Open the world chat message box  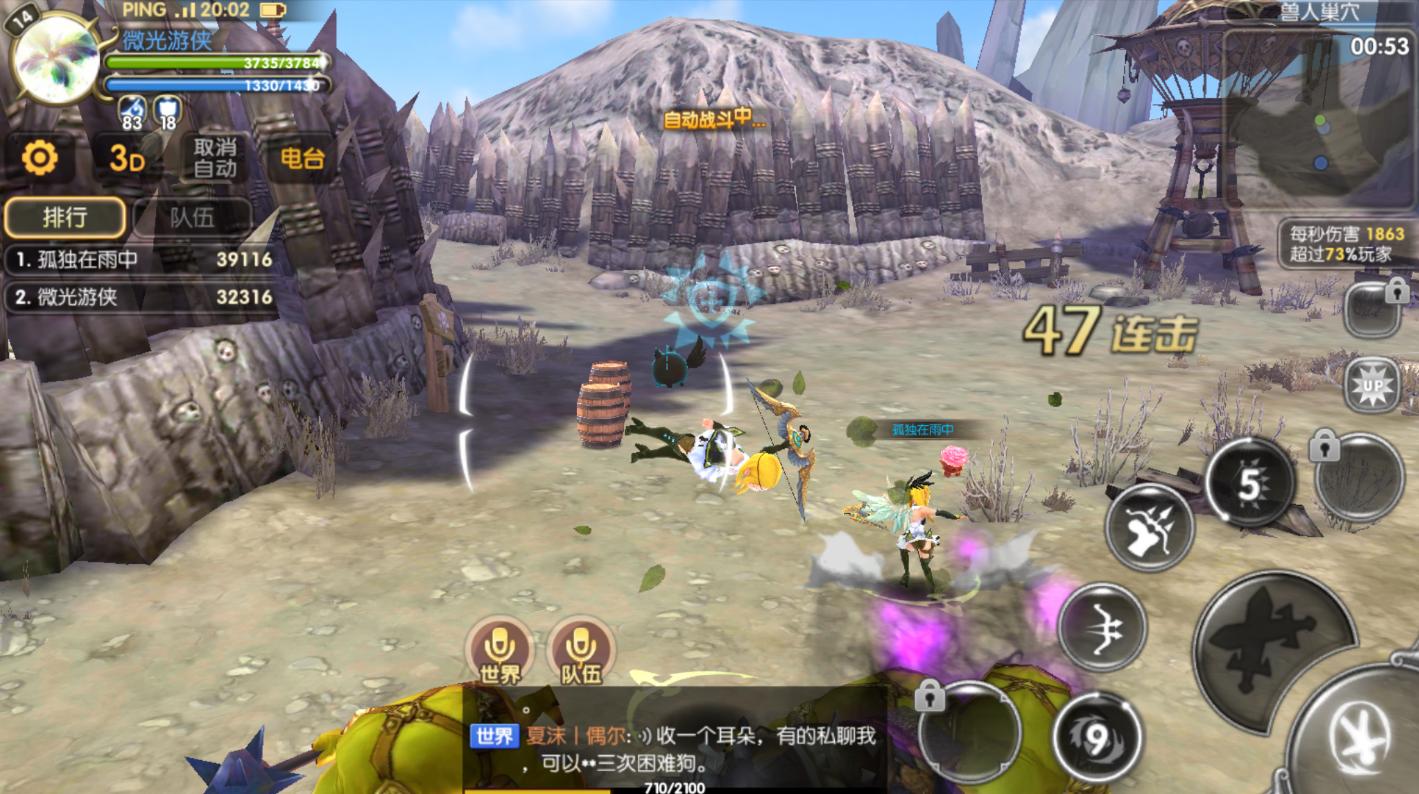tap(675, 749)
